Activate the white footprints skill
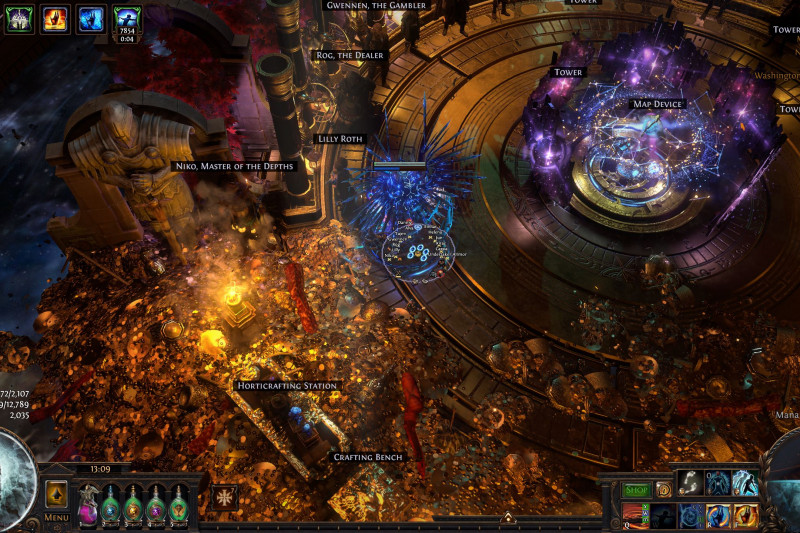The image size is (800, 533). click(x=689, y=483)
